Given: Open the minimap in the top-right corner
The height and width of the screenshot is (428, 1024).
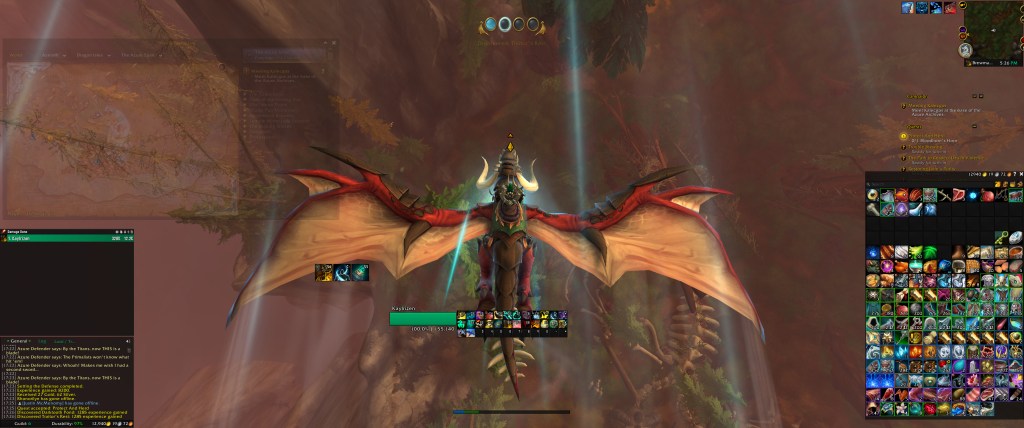Looking at the screenshot, I should click(990, 26).
